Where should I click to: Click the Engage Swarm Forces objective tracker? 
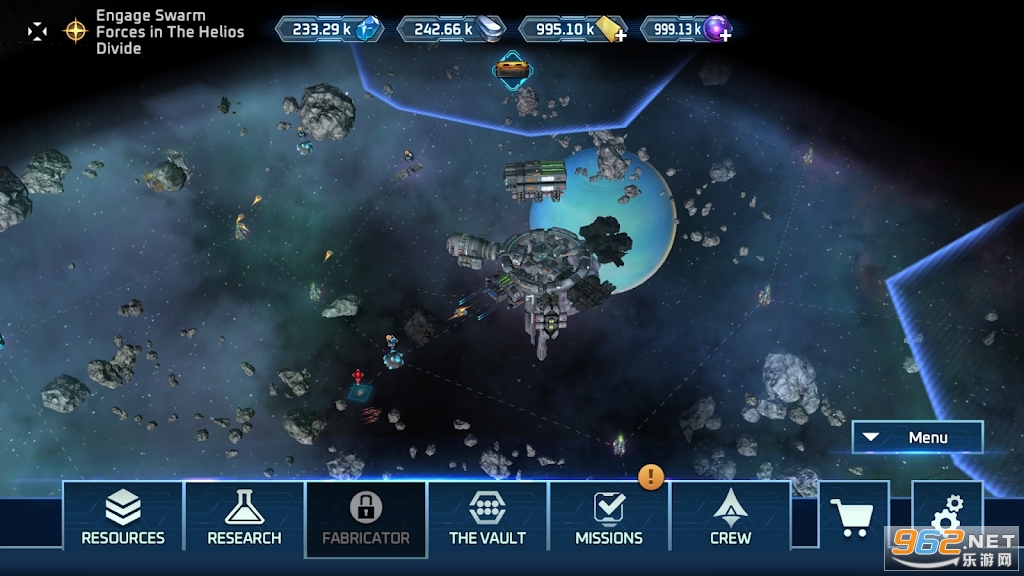(x=168, y=31)
